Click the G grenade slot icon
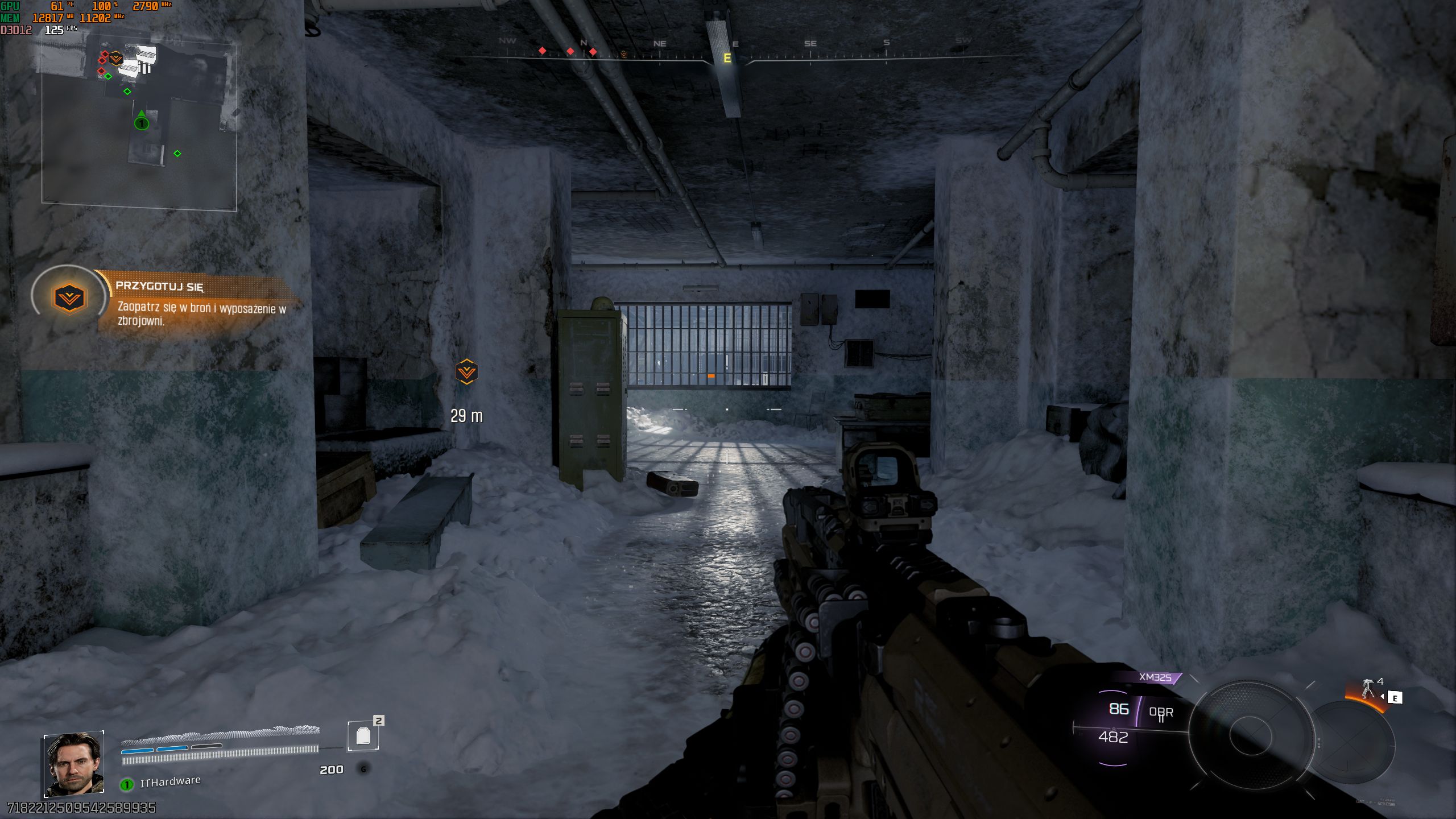The width and height of the screenshot is (1456, 819). (362, 769)
